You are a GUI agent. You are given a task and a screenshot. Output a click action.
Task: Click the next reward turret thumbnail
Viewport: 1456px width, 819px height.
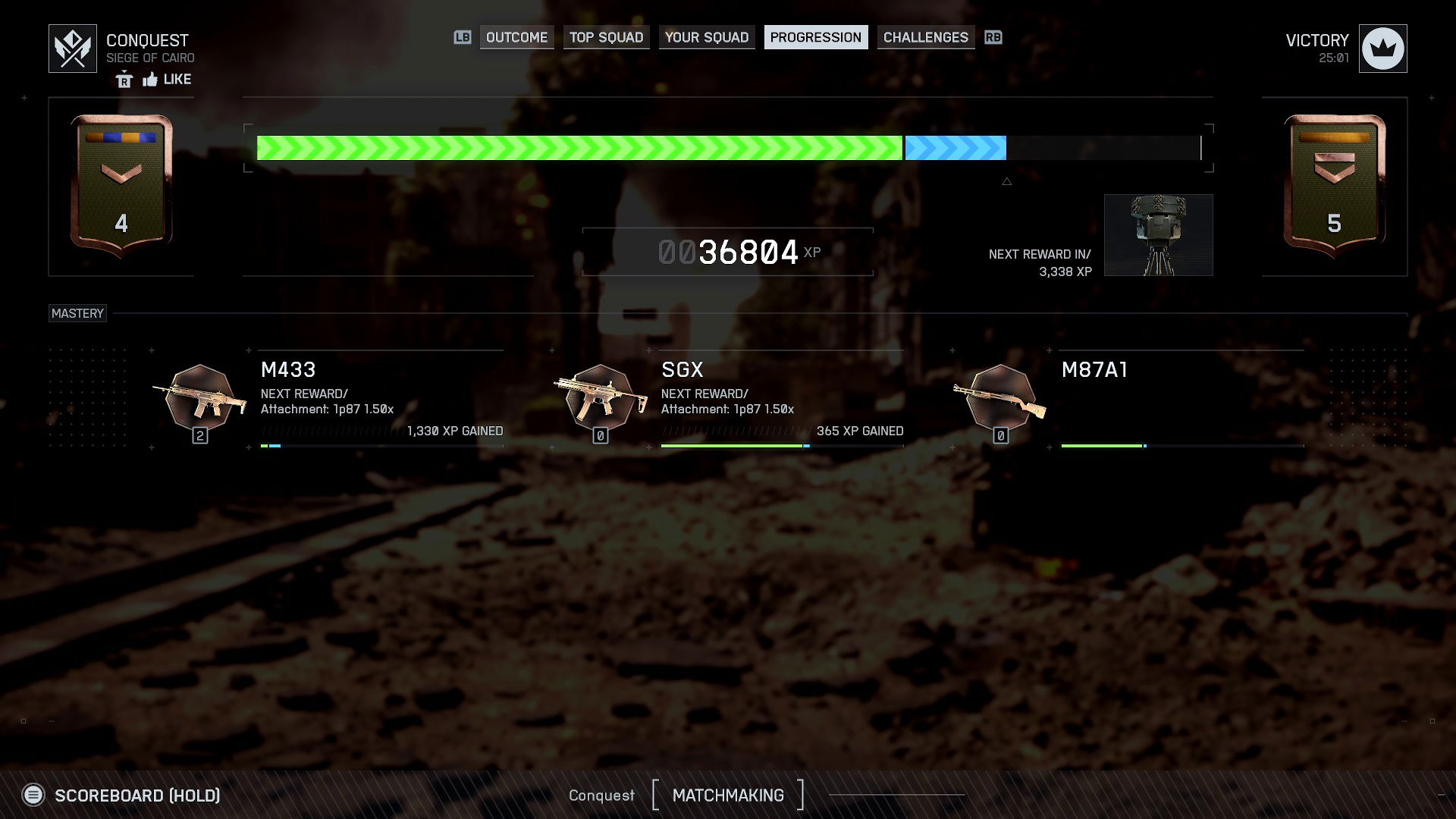1158,235
